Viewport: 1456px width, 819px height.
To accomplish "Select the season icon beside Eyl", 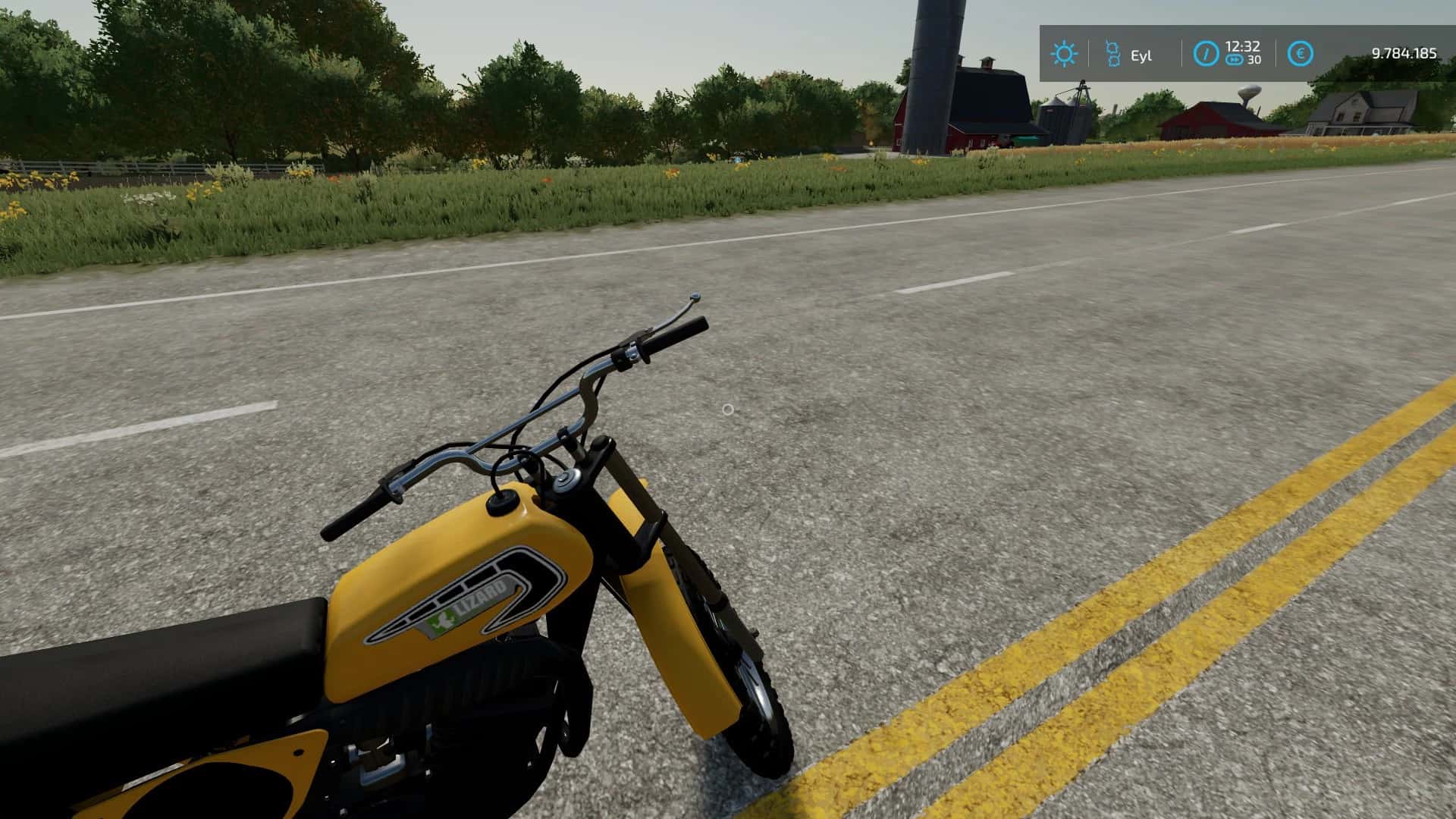I will [x=1112, y=54].
